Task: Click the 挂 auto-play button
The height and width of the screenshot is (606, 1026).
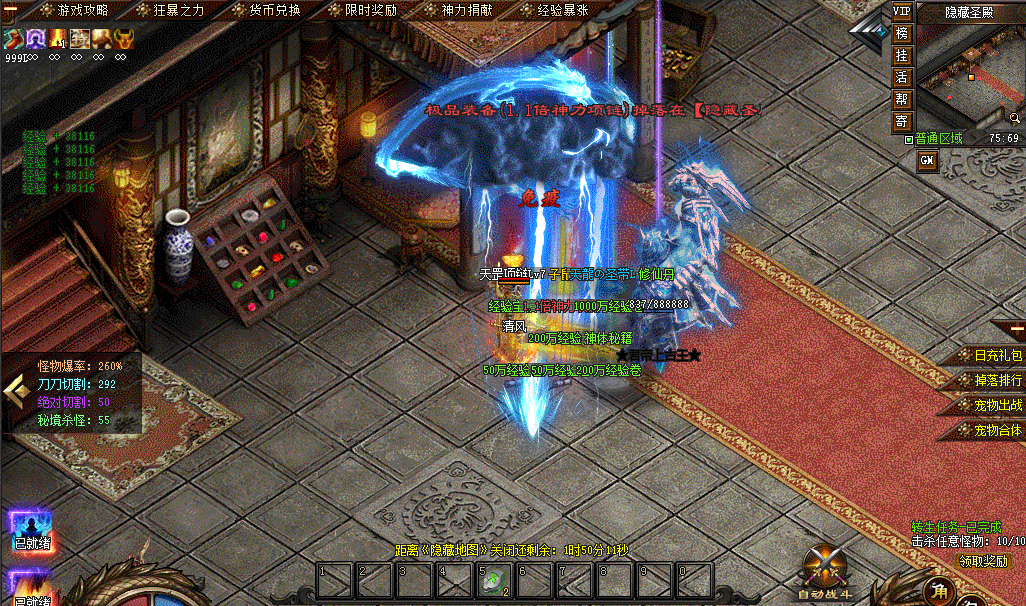Action: (902, 55)
